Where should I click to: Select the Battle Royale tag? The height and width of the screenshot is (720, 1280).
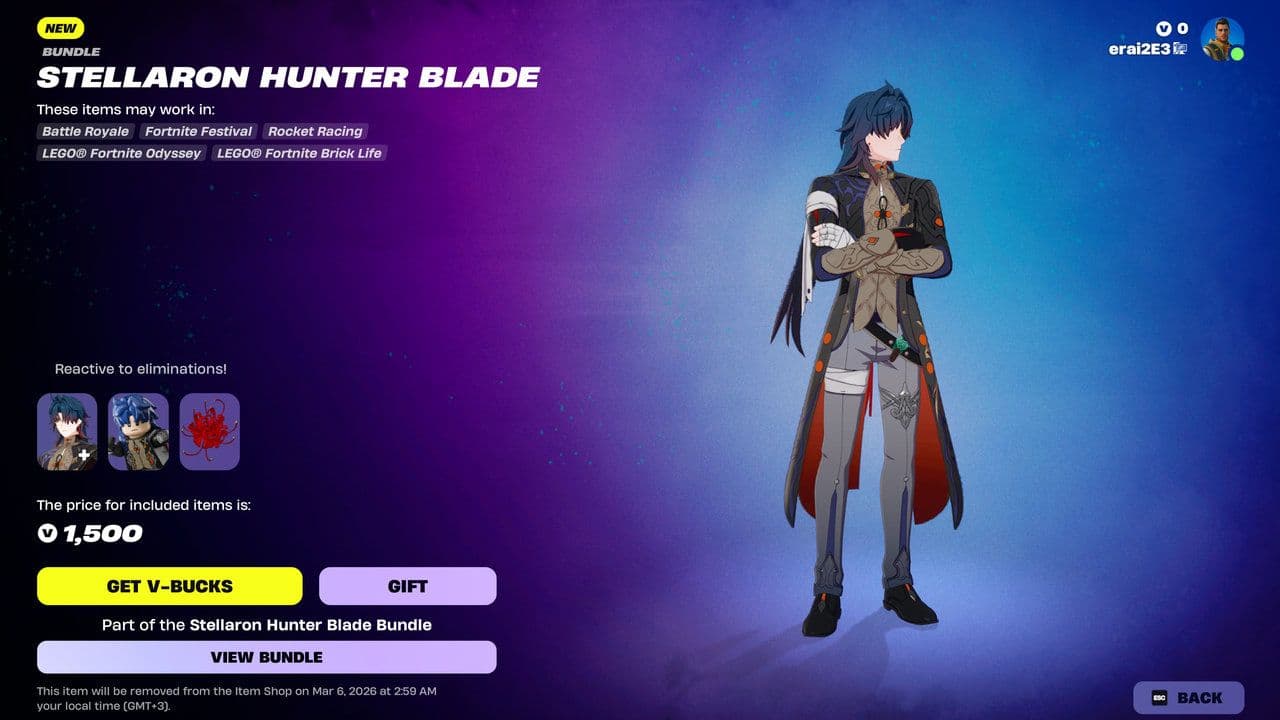tap(84, 131)
